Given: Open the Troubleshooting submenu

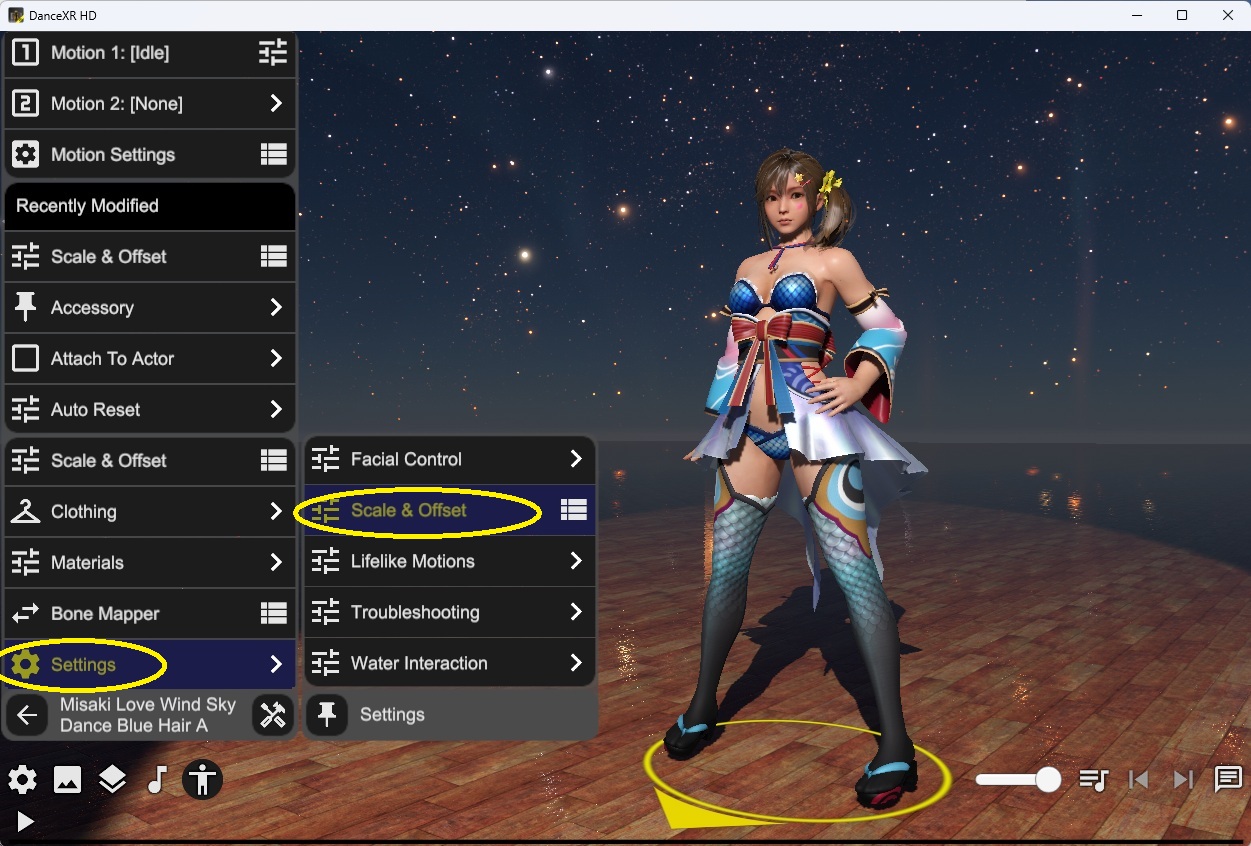Looking at the screenshot, I should click(449, 613).
